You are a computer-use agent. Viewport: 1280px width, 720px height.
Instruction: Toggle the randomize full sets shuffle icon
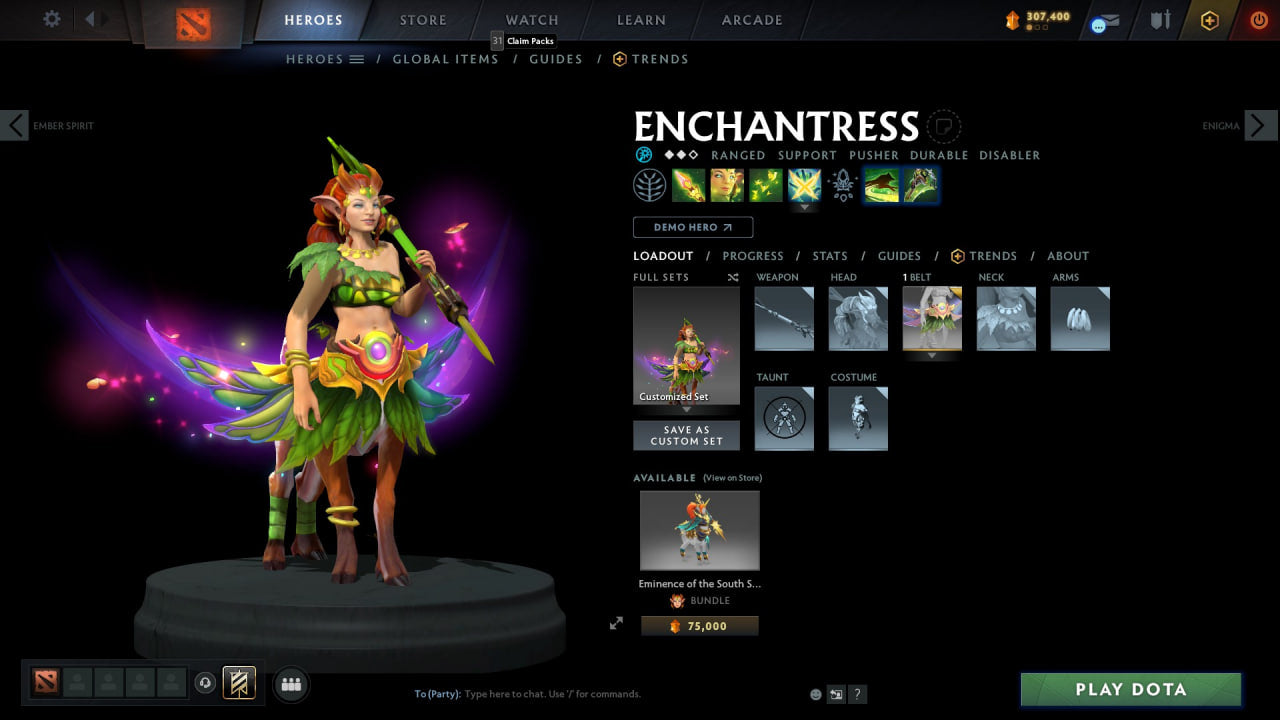[x=733, y=277]
